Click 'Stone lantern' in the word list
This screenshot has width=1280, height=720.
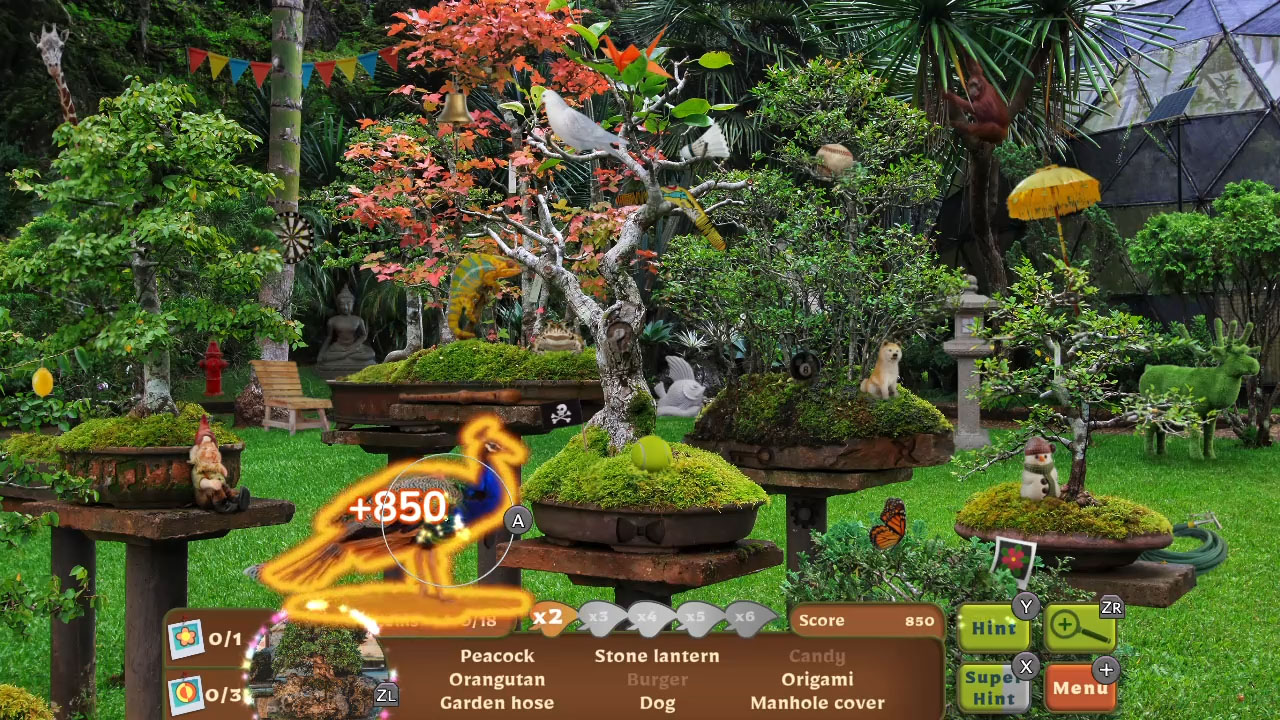click(657, 657)
